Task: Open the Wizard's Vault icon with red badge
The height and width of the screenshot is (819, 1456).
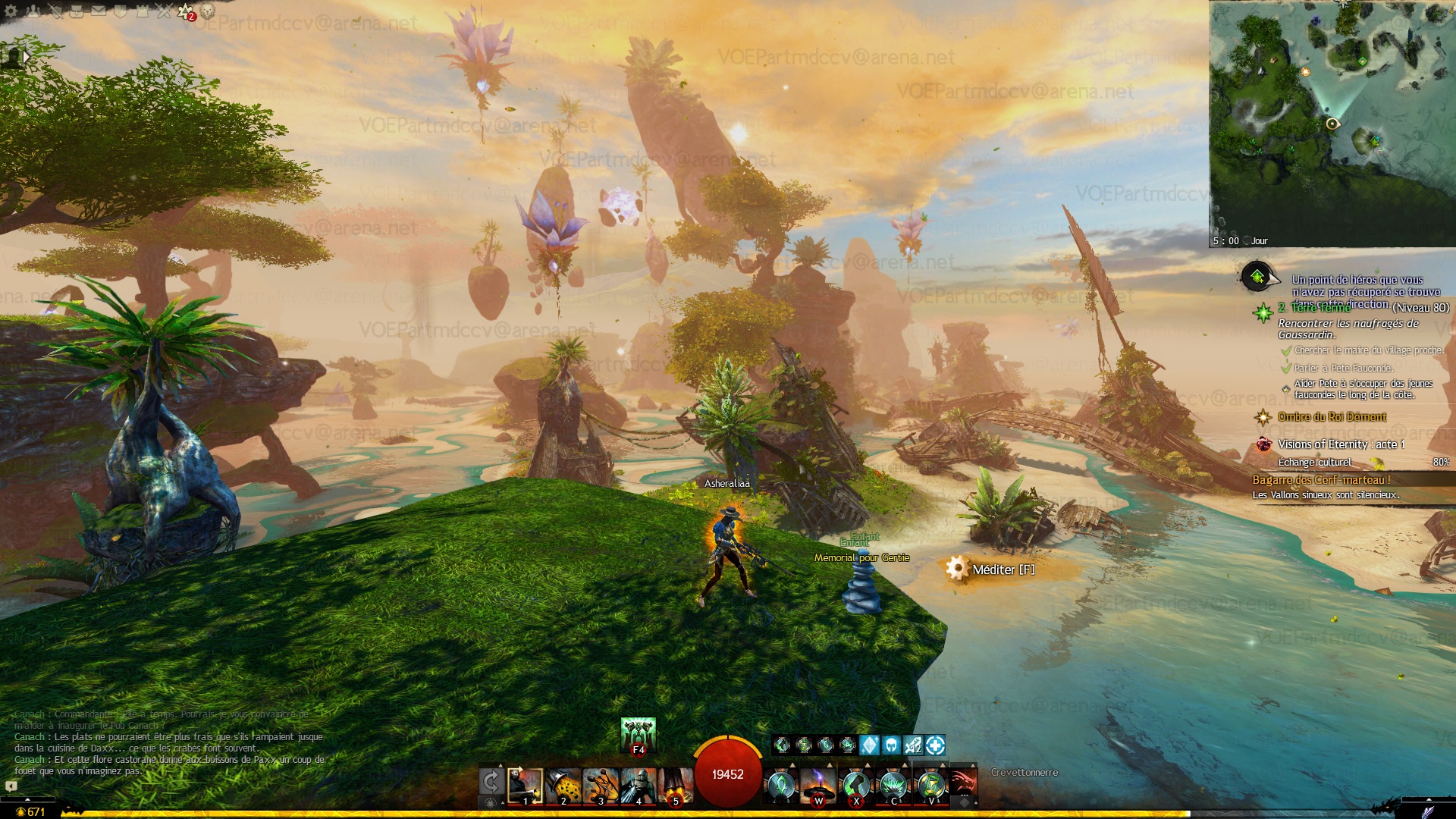Action: [x=186, y=11]
